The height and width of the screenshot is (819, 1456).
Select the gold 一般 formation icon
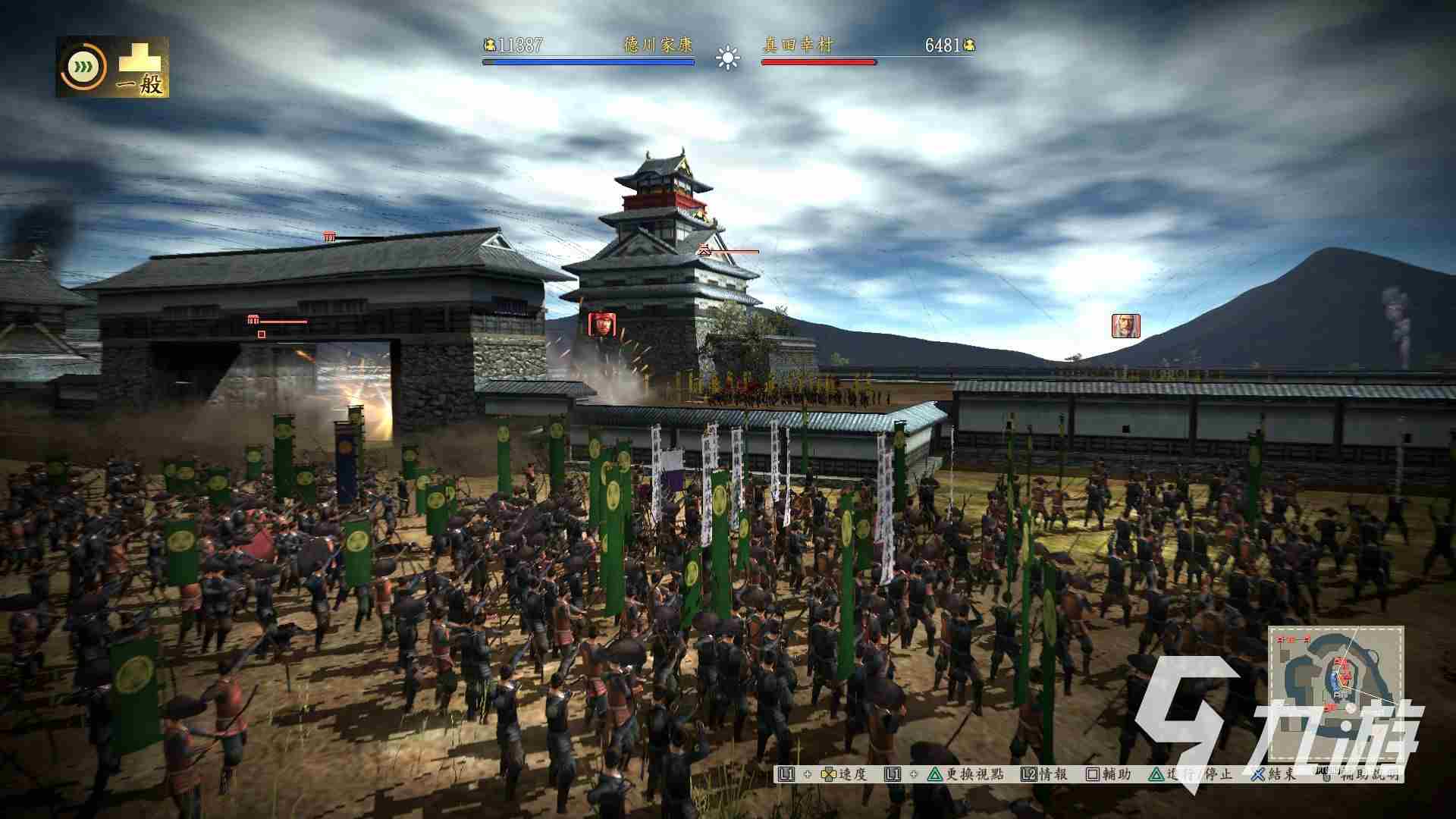tap(141, 68)
